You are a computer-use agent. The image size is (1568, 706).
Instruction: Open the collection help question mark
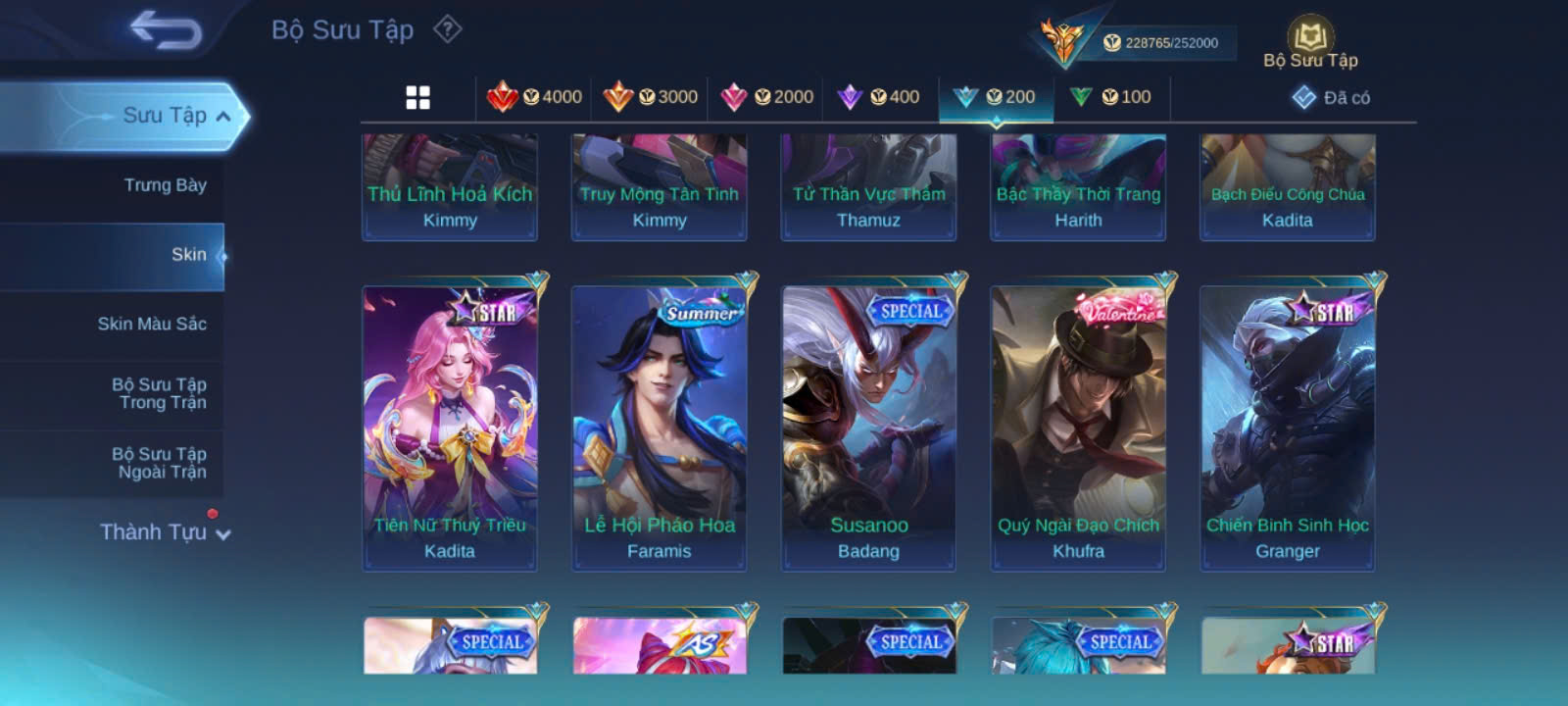tap(448, 29)
